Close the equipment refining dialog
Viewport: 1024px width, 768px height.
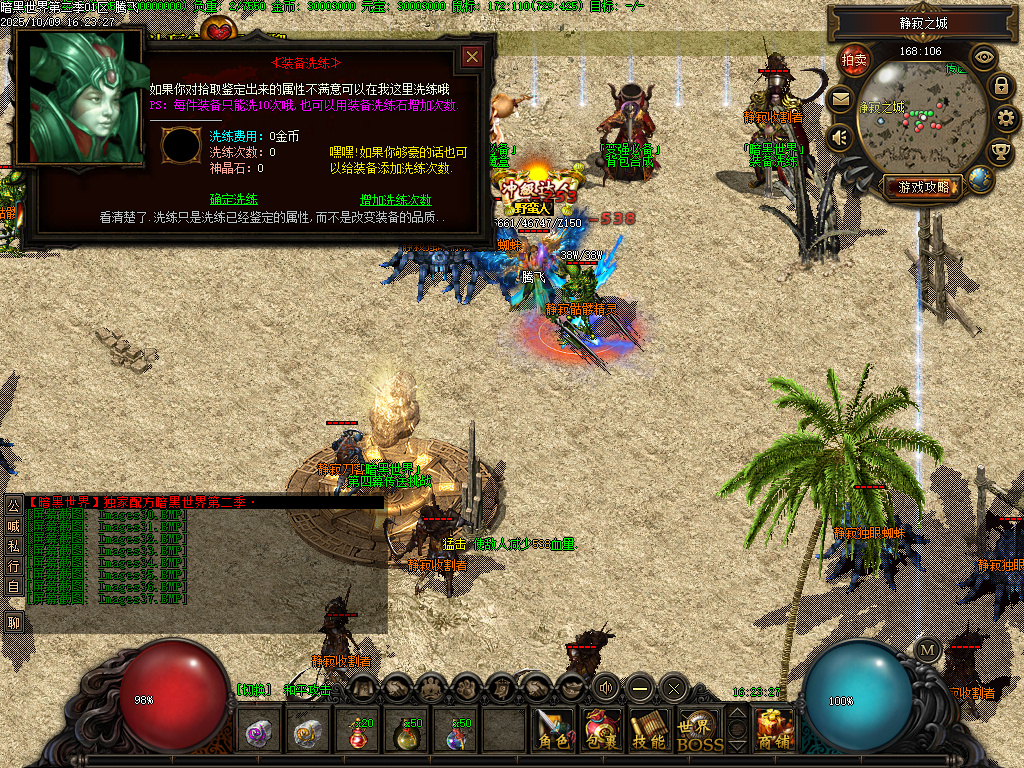click(472, 57)
